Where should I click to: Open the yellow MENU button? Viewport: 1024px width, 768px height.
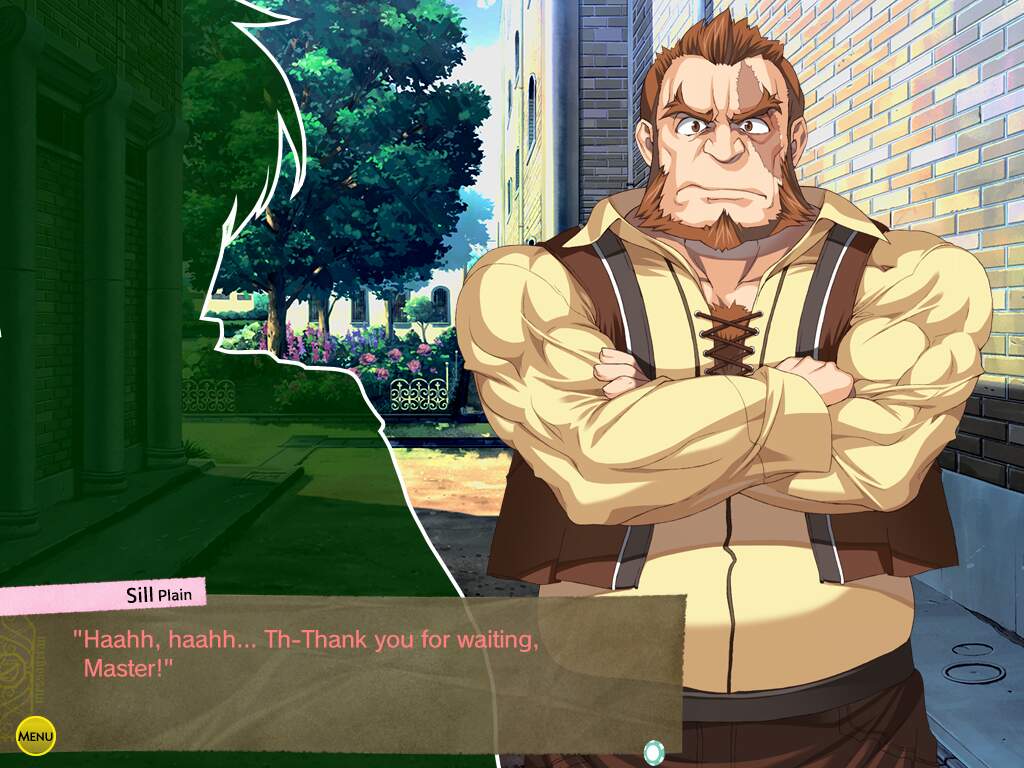36,737
